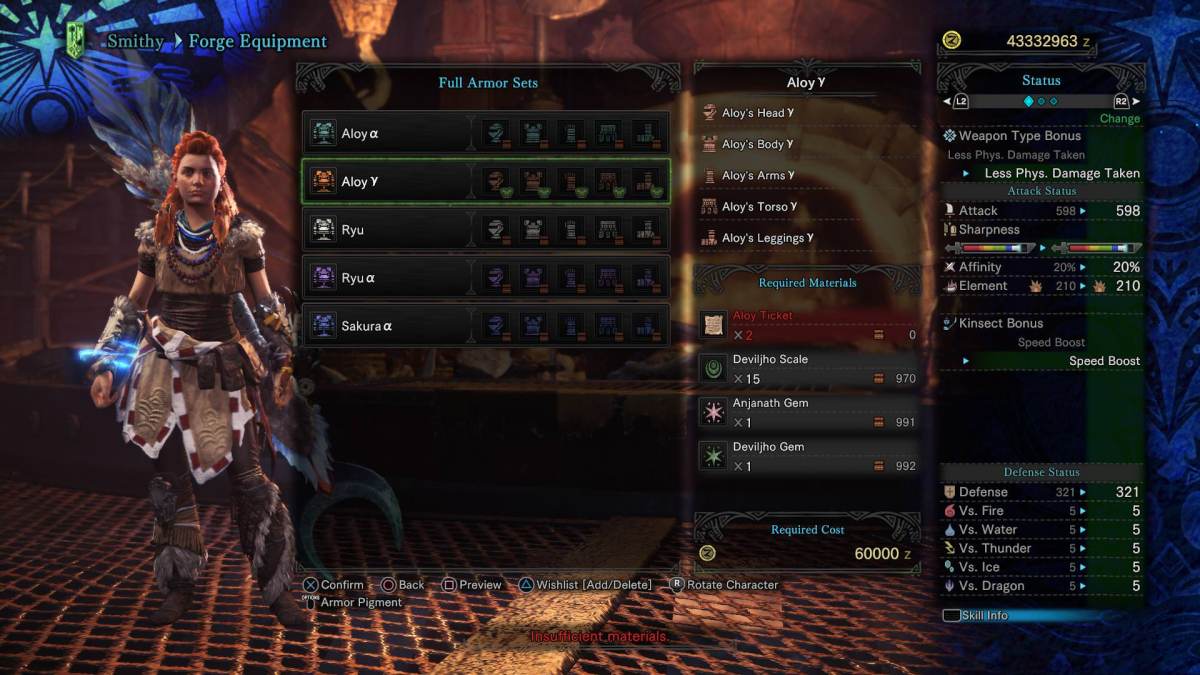
Task: Choose Aloy's Body γ in the list
Action: coord(757,144)
